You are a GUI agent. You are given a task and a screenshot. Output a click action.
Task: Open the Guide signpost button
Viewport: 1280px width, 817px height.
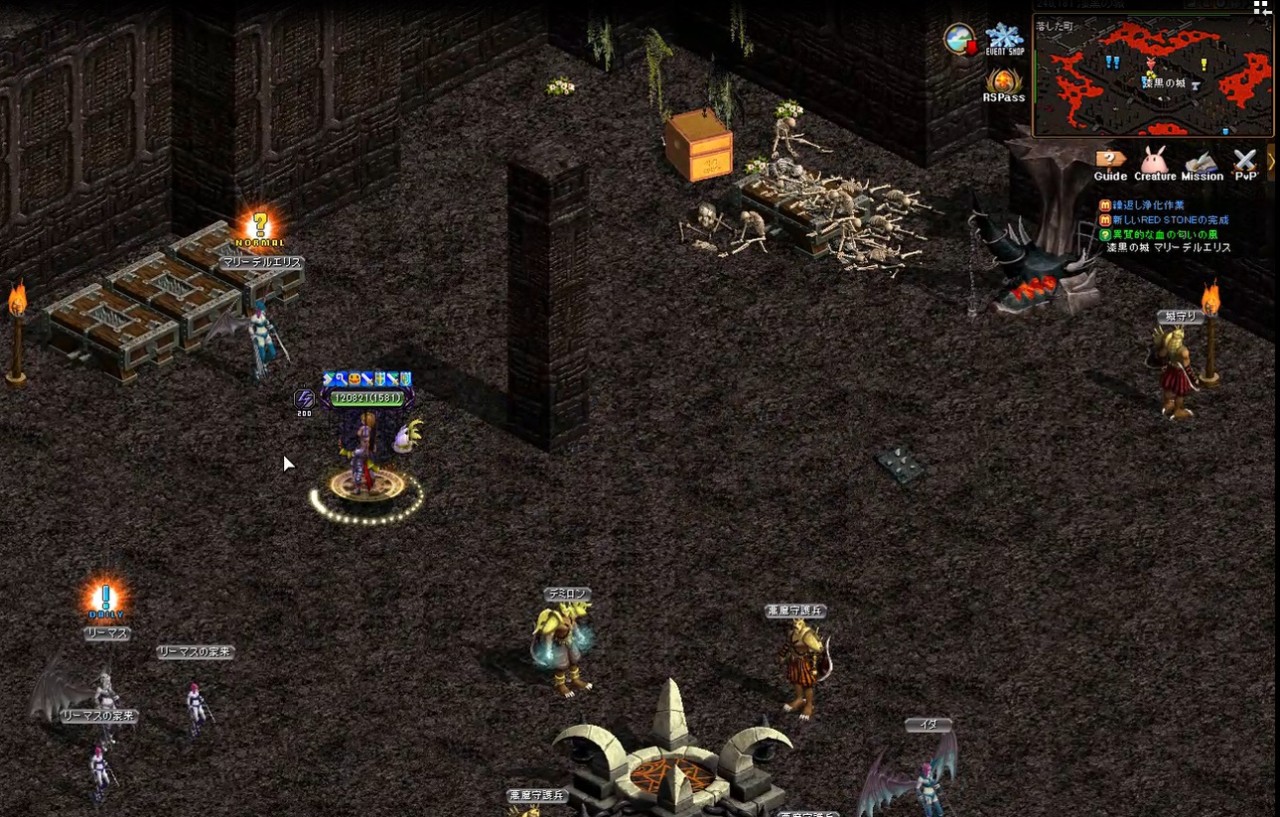1110,164
